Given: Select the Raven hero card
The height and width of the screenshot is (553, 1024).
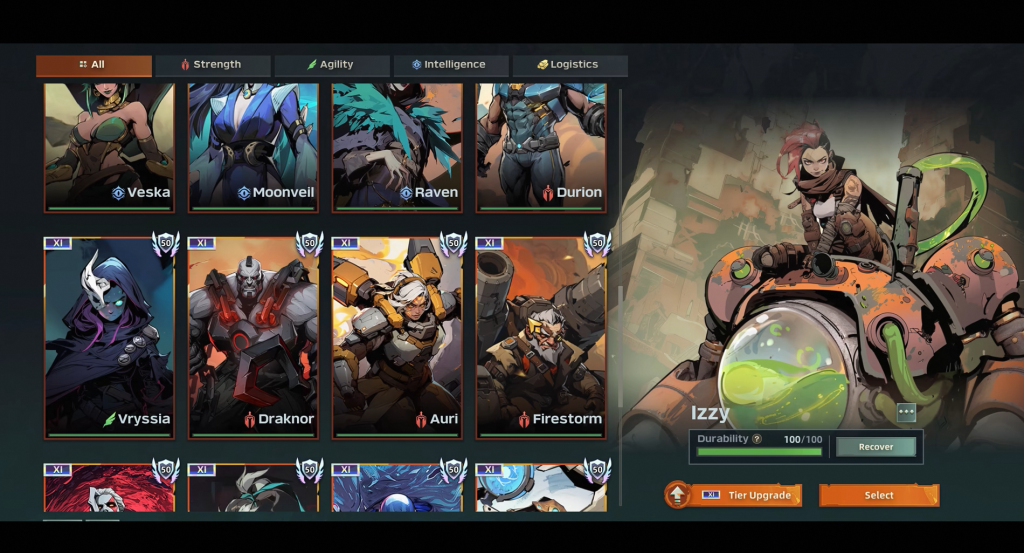Looking at the screenshot, I should 397,148.
